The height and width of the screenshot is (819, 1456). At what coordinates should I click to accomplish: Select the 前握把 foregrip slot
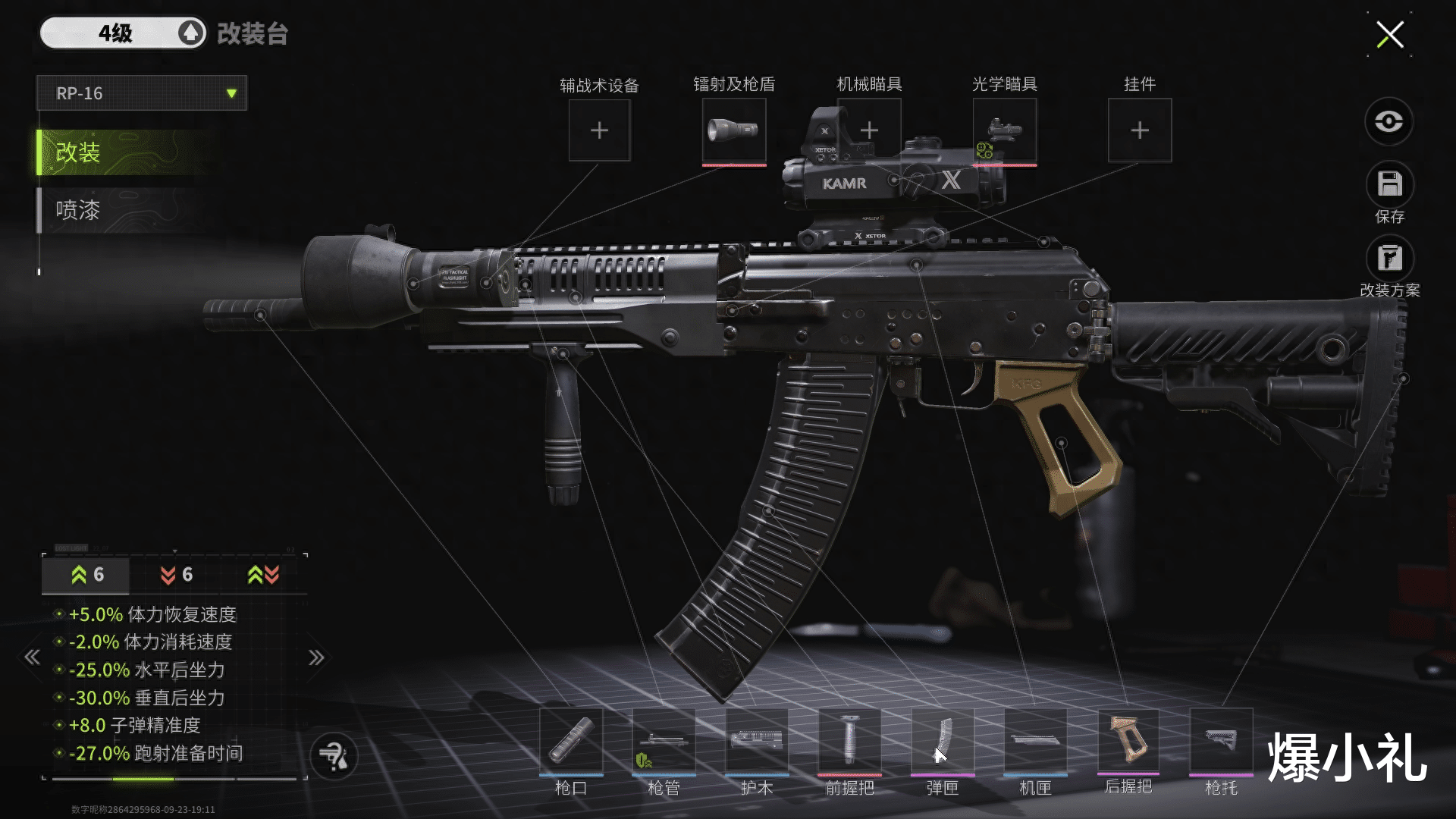[x=849, y=741]
